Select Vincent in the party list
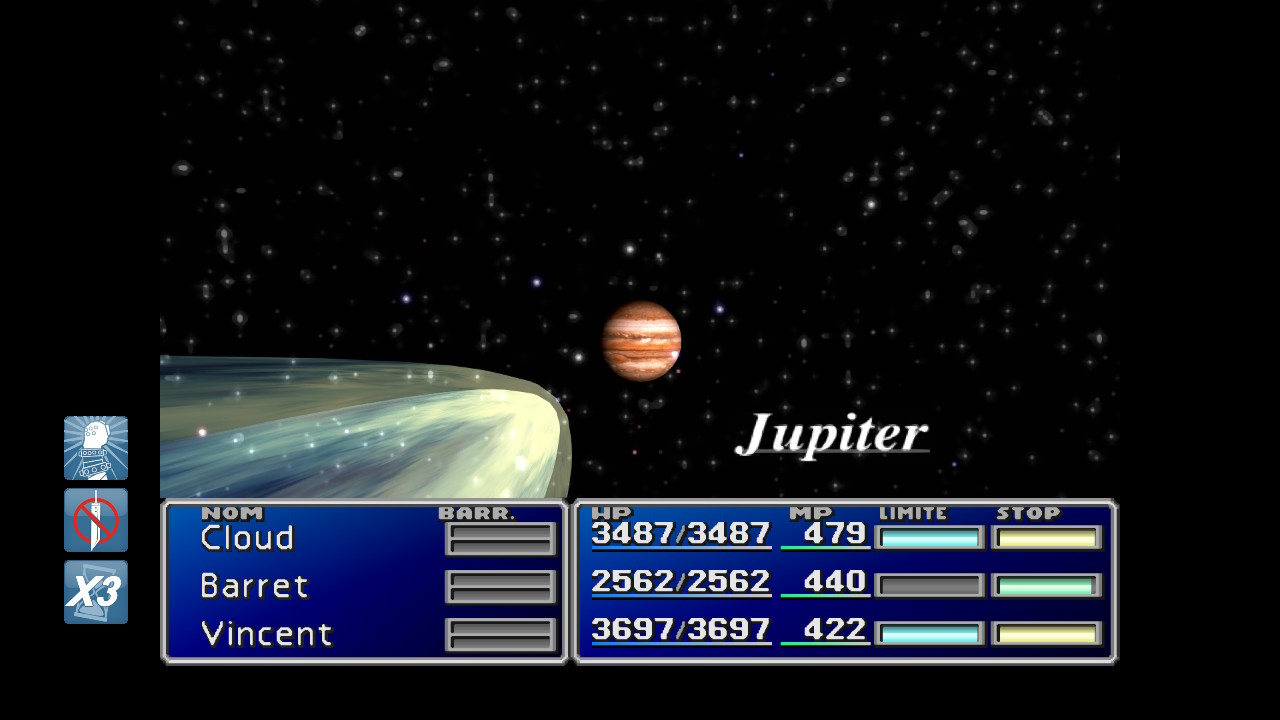 (266, 634)
